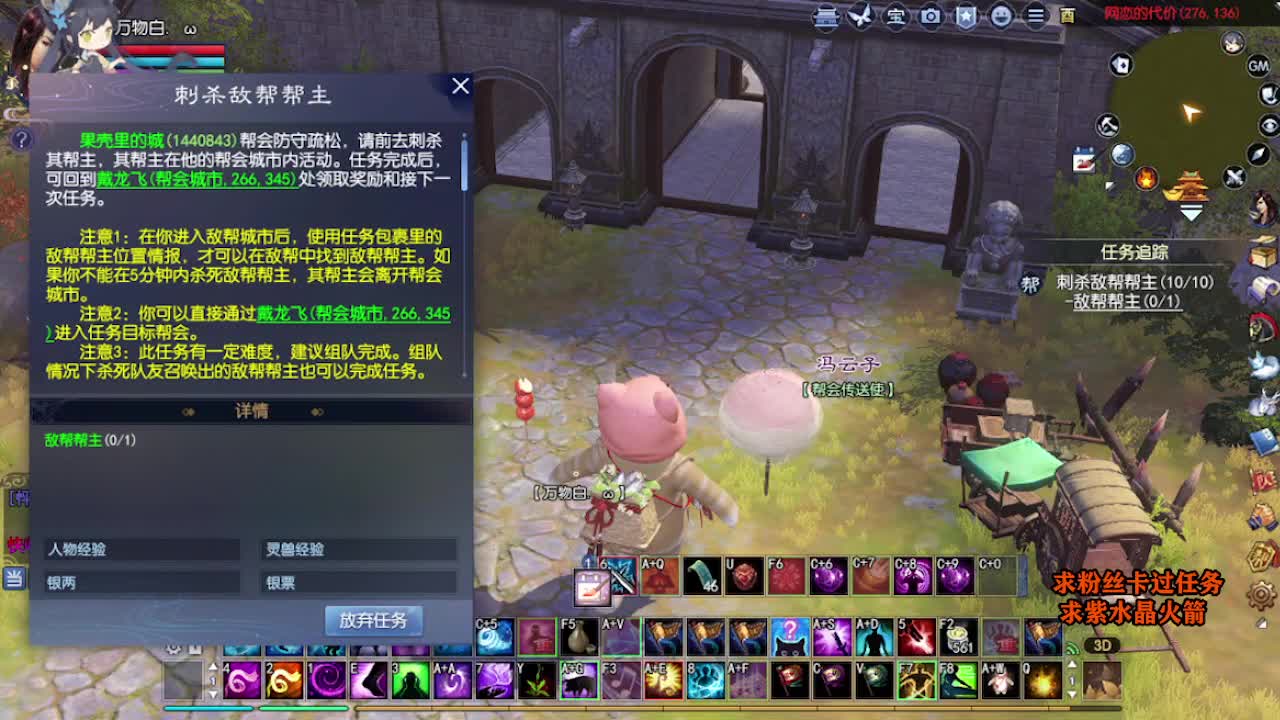The height and width of the screenshot is (720, 1280).
Task: Open the screenshot camera icon on the top toolbar
Action: click(929, 15)
